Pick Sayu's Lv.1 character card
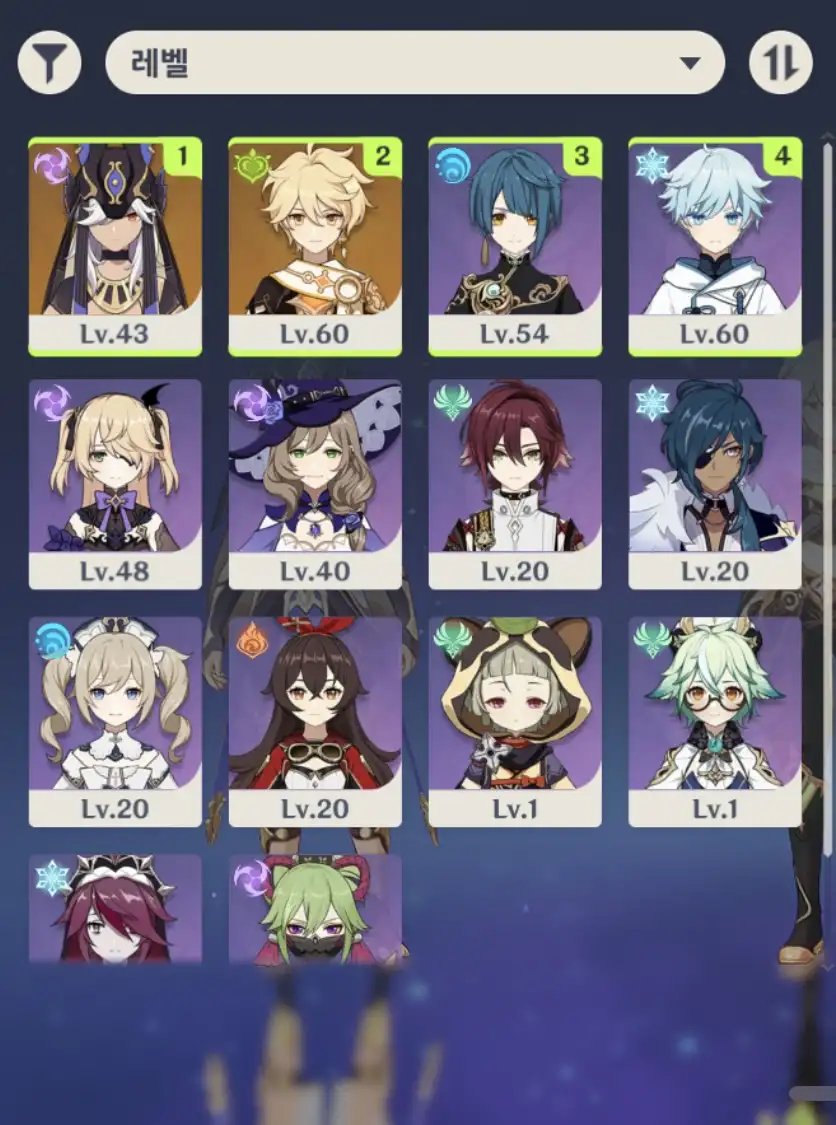This screenshot has height=1125, width=836. (x=515, y=721)
